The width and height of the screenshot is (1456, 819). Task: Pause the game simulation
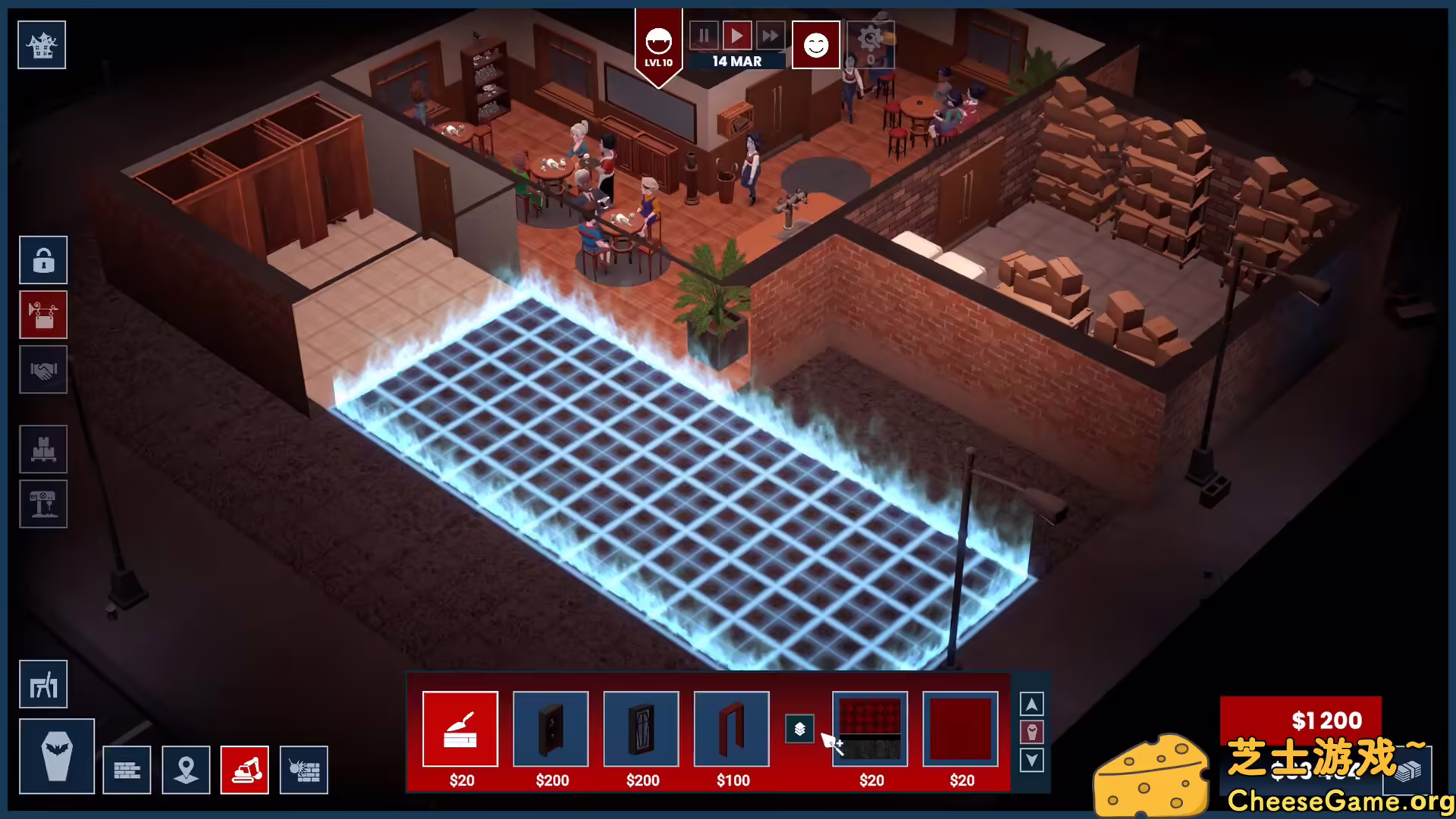(x=703, y=35)
